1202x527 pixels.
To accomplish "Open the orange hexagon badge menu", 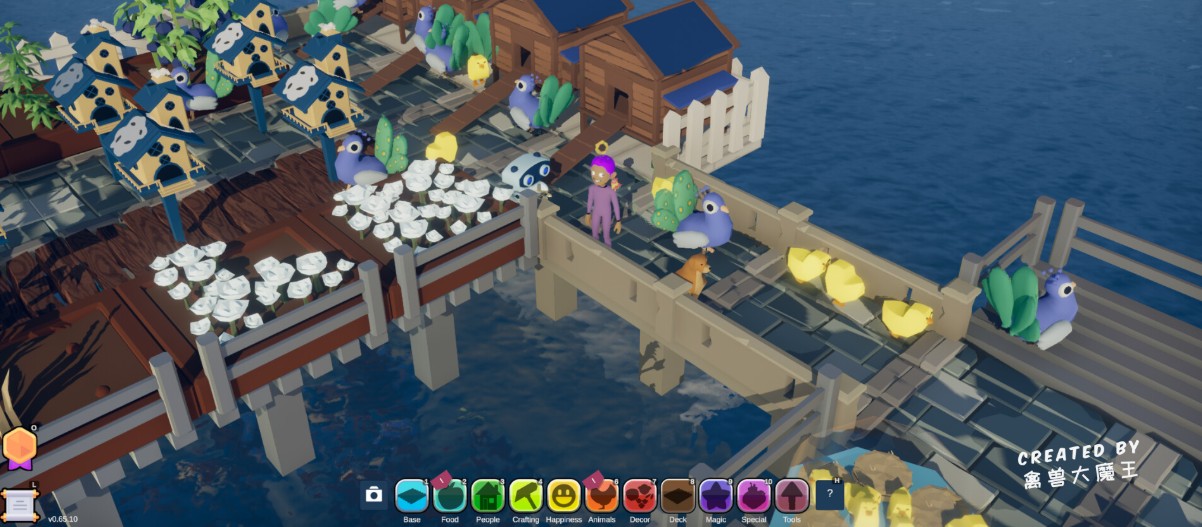I will click(19, 447).
